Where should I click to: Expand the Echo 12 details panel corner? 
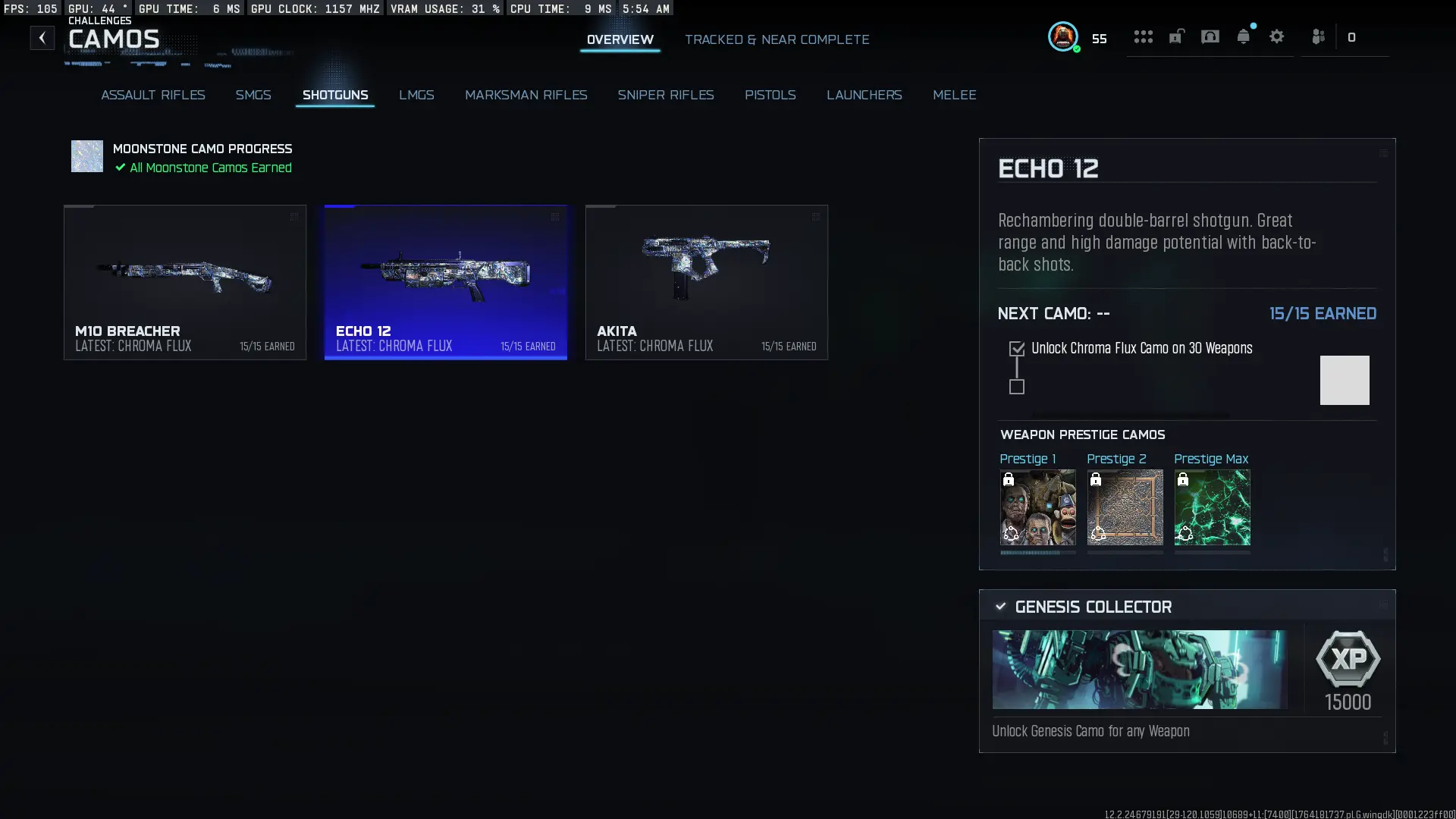coord(1383,152)
